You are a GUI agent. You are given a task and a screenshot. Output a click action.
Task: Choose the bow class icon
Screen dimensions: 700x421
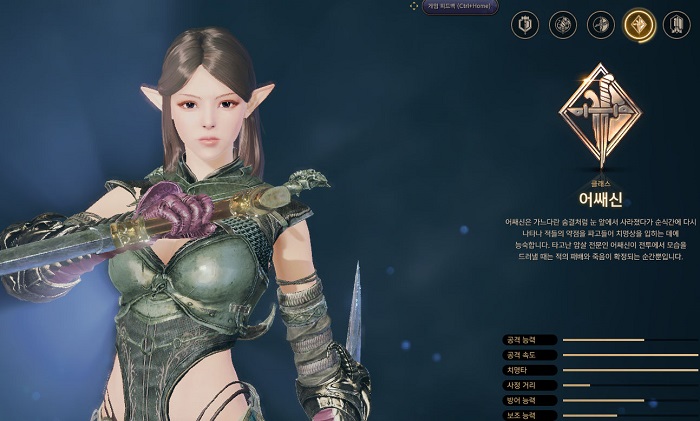[x=601, y=25]
